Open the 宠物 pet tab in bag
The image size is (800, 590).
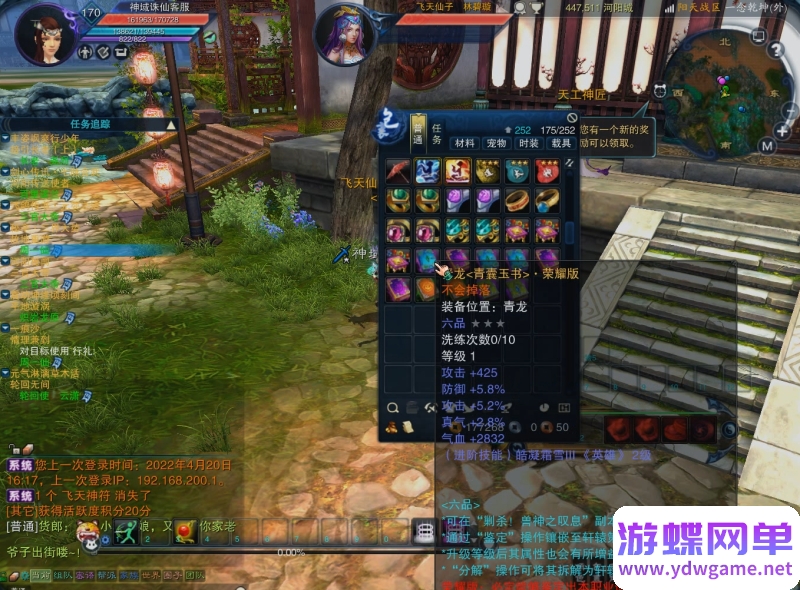(x=497, y=143)
